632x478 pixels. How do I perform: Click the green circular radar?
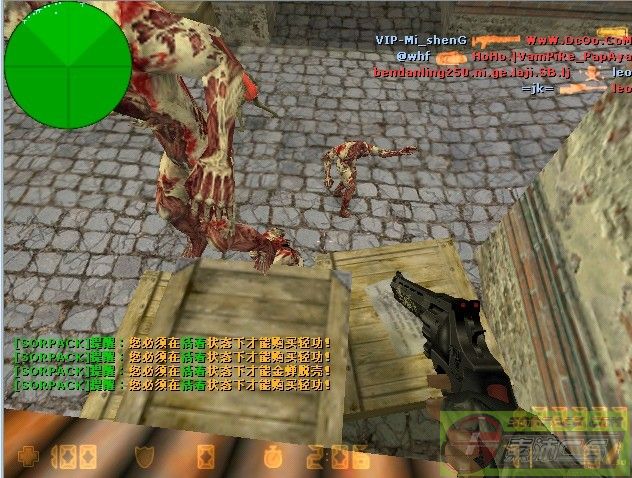(x=68, y=64)
